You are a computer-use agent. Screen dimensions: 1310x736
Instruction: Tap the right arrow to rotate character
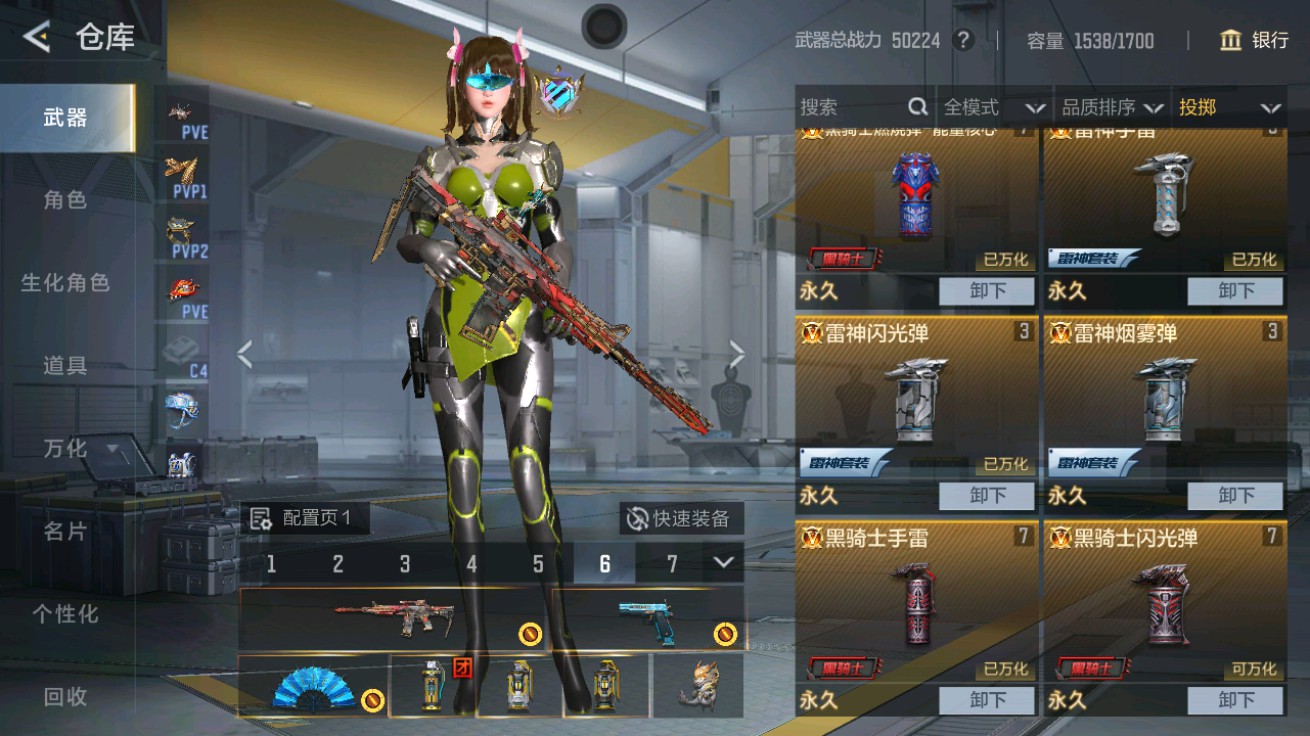point(737,352)
